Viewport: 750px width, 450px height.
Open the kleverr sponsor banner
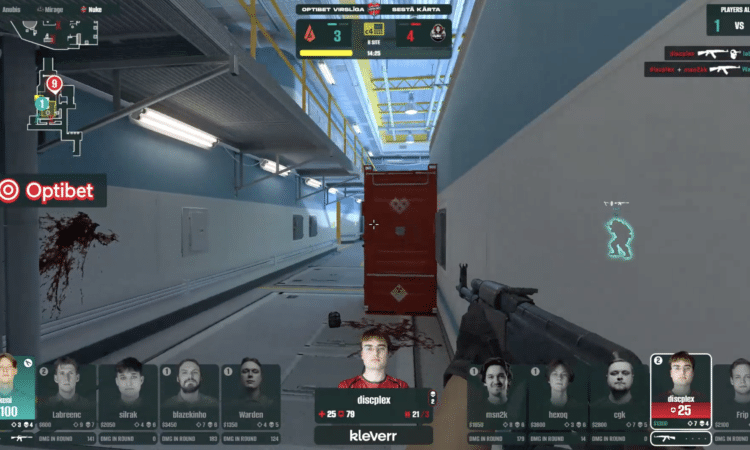[x=373, y=436]
